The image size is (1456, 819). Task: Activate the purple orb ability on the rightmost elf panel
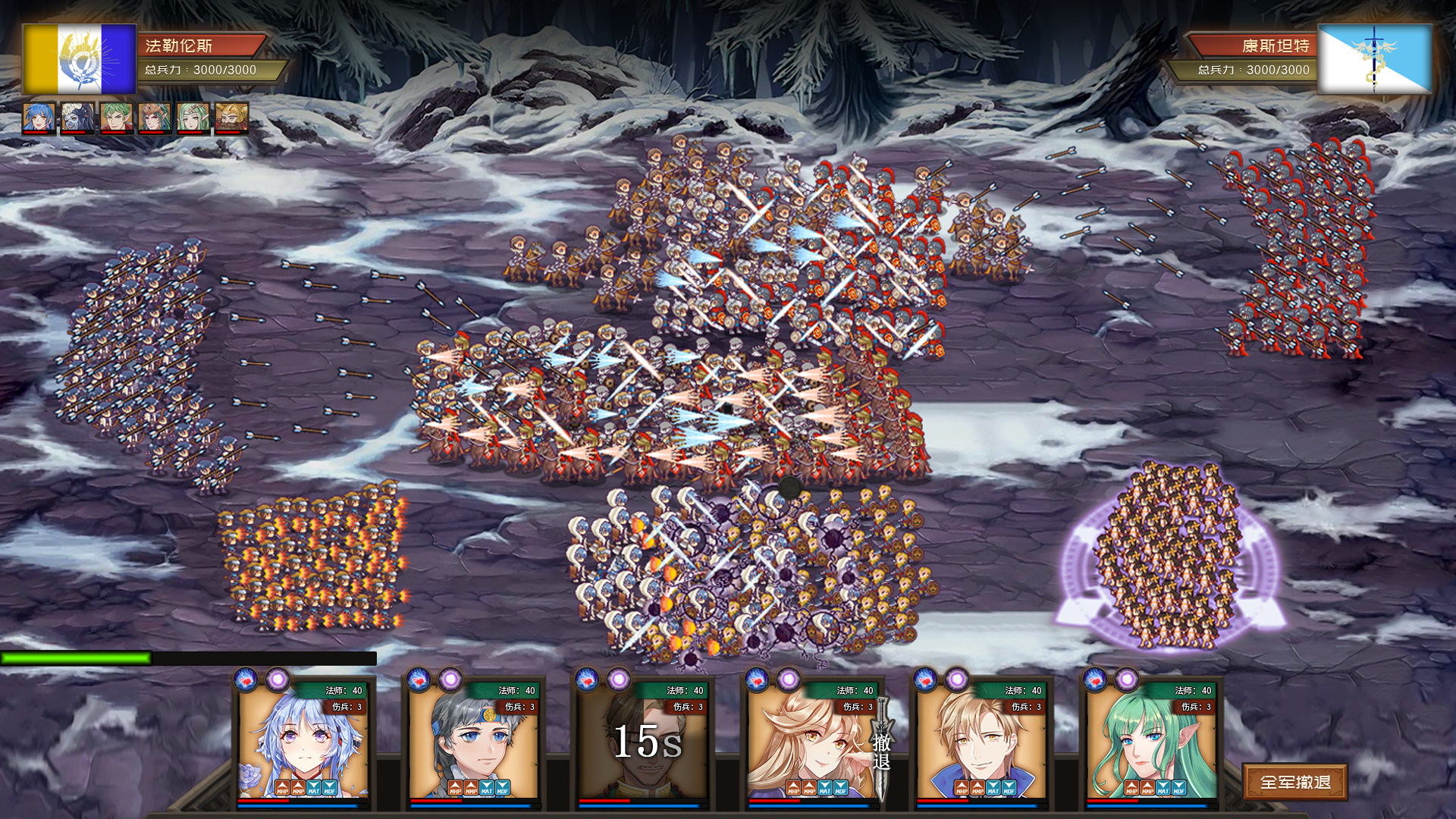(1127, 679)
